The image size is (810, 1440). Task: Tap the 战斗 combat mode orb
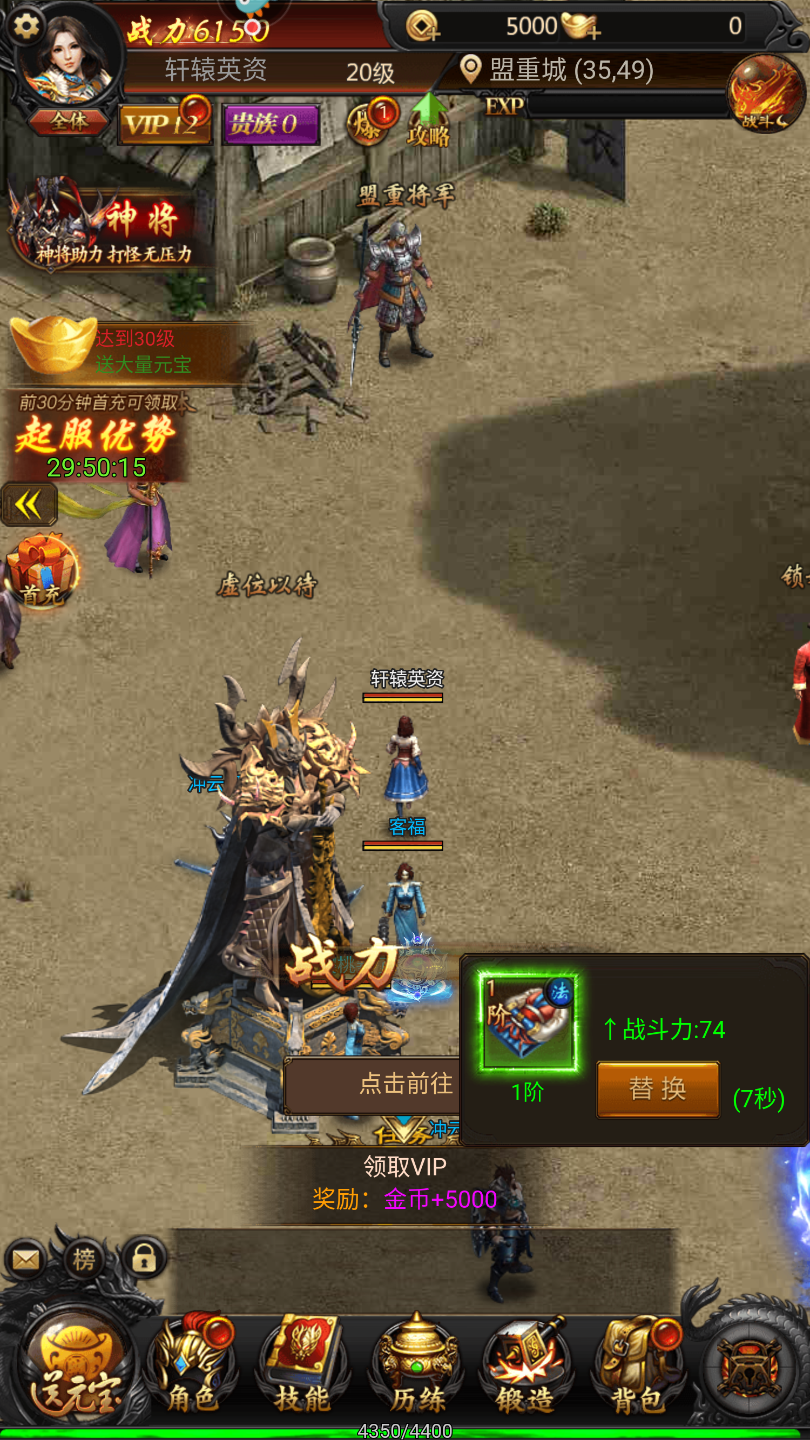point(765,96)
